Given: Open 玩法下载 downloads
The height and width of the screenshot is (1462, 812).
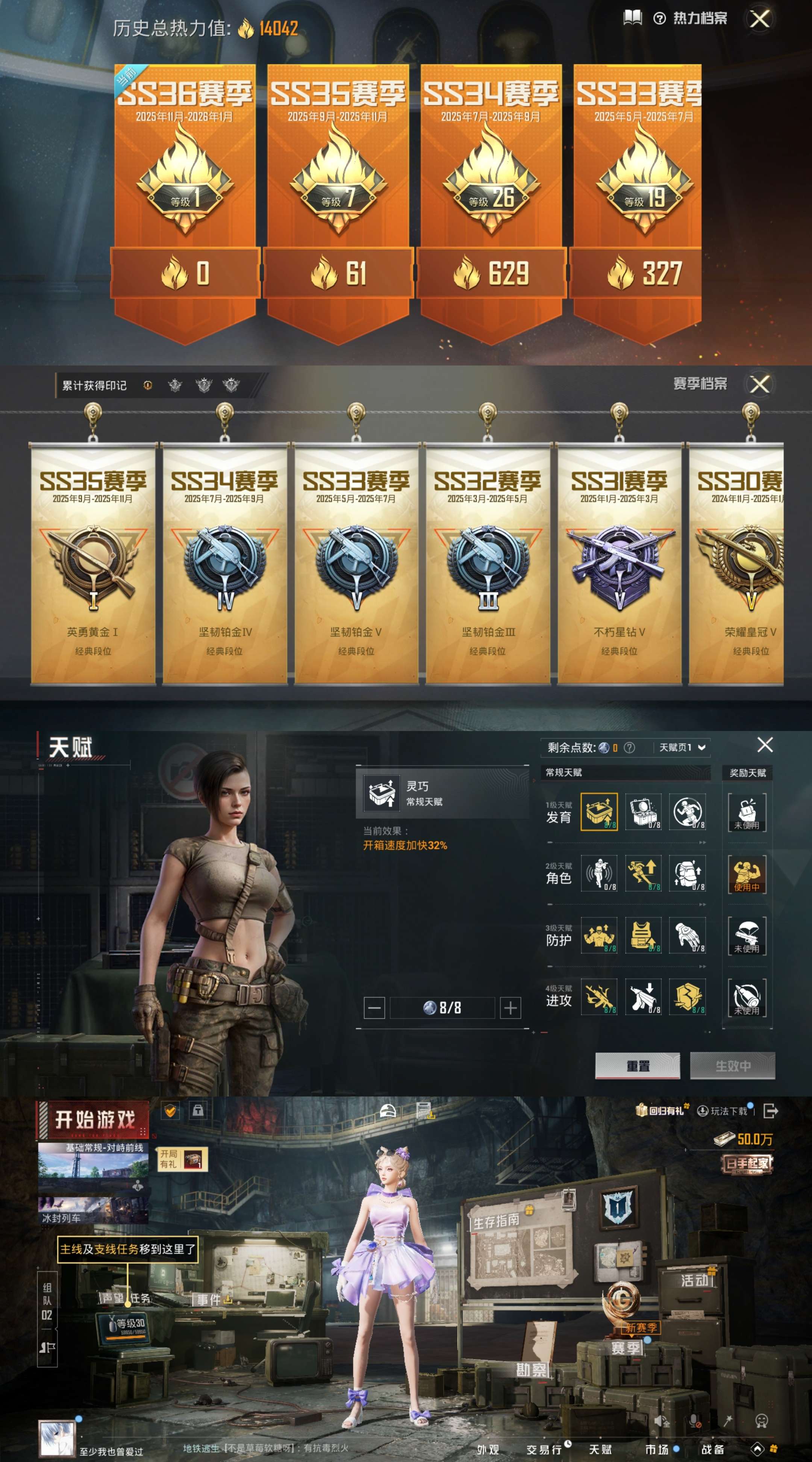Looking at the screenshot, I should pos(724,1111).
